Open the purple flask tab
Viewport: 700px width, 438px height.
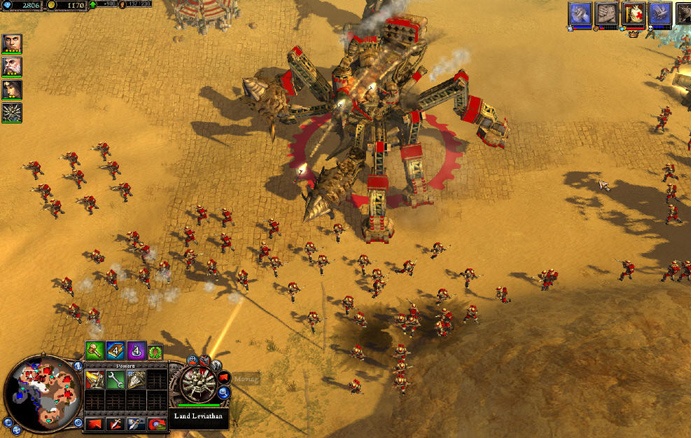pos(137,351)
